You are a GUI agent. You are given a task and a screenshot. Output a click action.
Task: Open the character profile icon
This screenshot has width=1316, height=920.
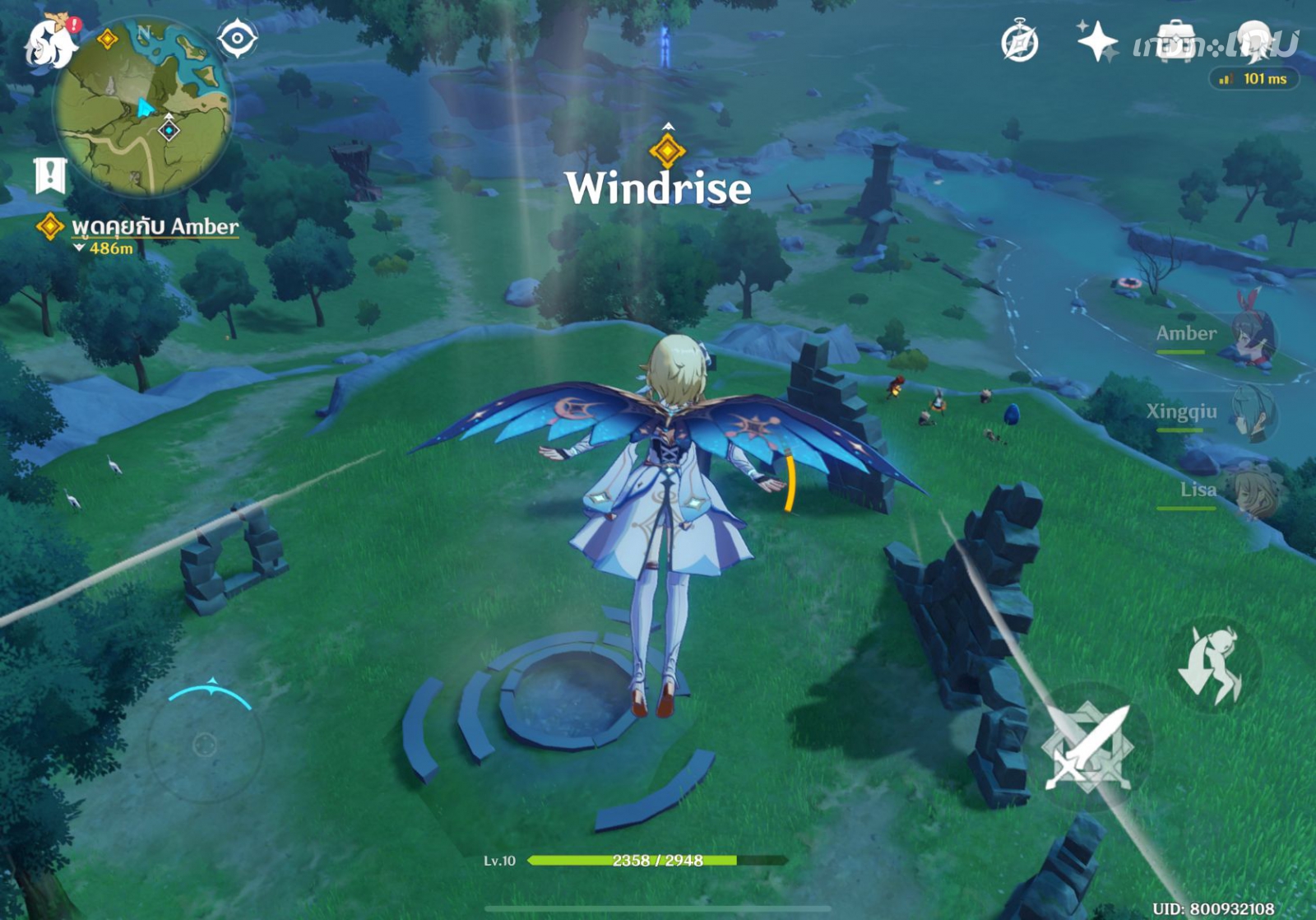click(1257, 41)
